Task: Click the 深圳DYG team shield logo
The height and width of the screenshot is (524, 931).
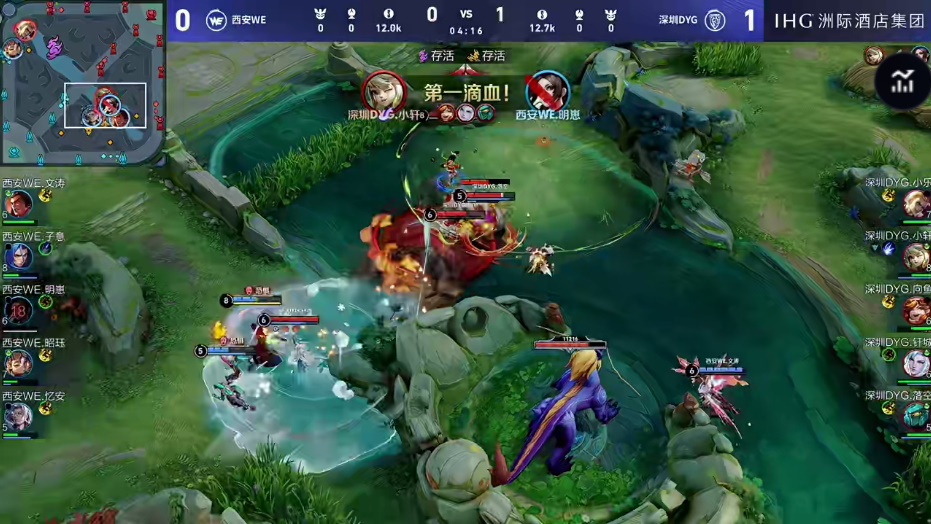Action: (714, 20)
